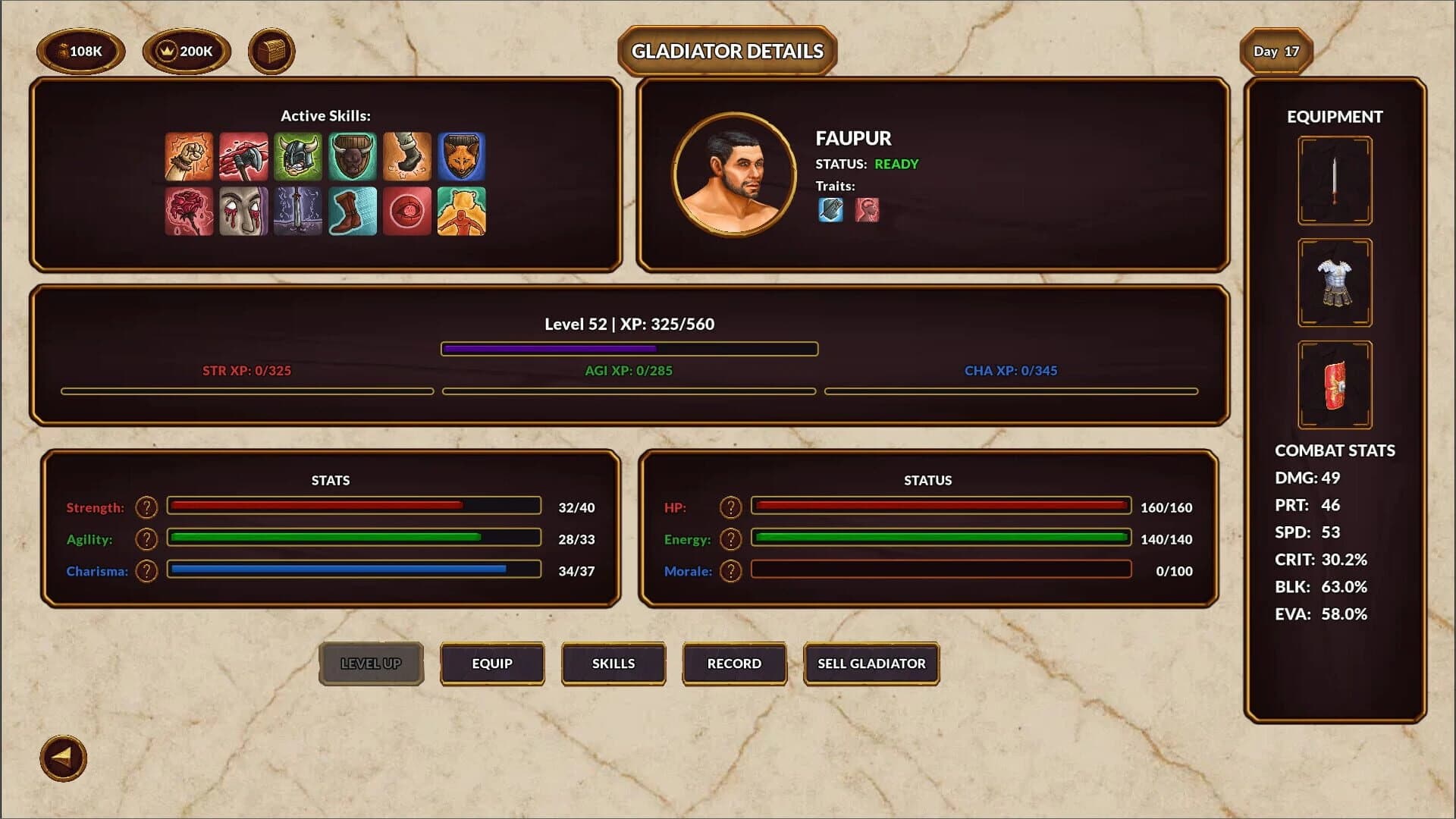Click the sword in stone skill icon

(x=298, y=211)
